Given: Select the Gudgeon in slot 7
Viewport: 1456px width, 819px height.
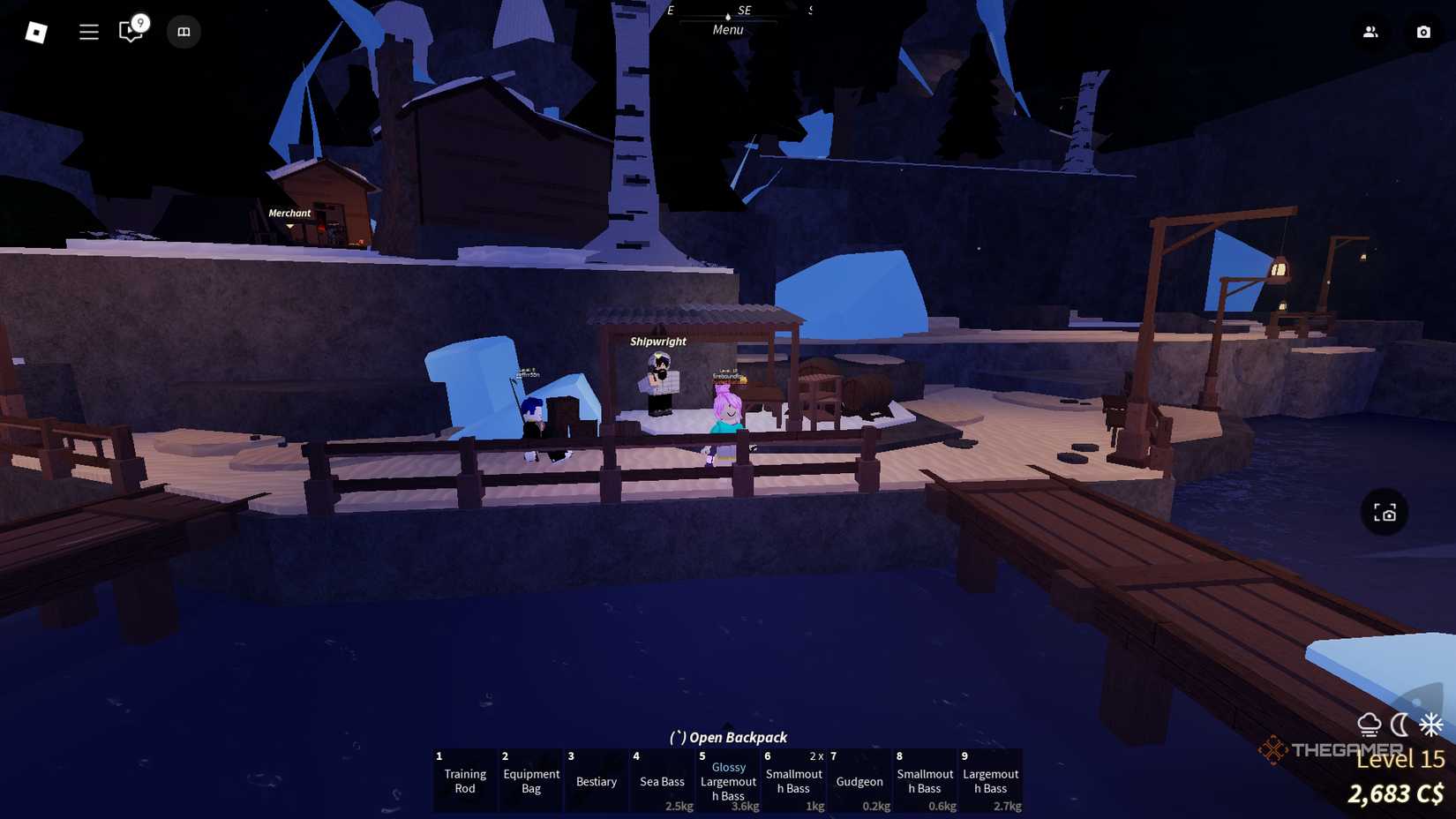Looking at the screenshot, I should (859, 780).
